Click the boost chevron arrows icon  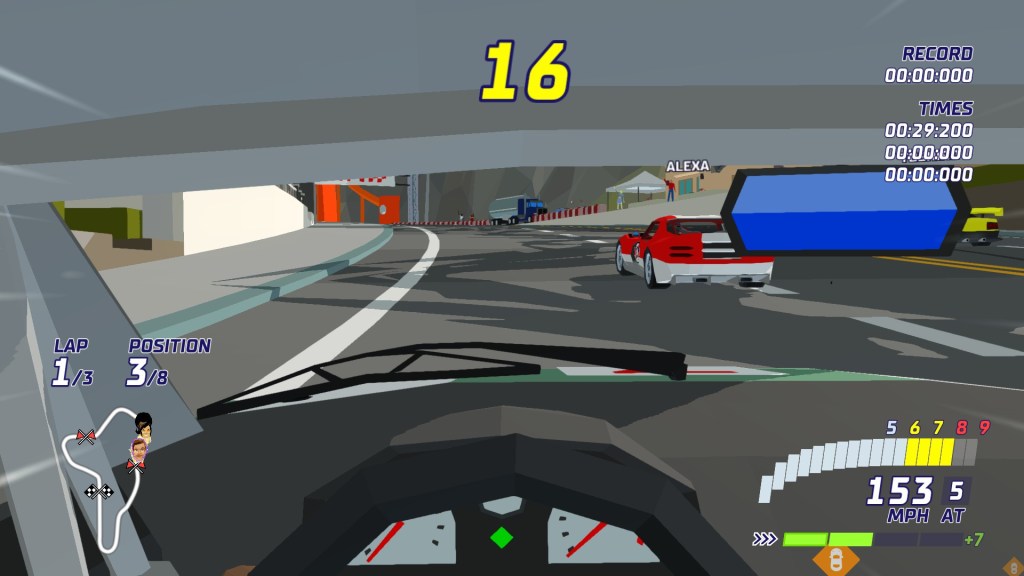765,539
